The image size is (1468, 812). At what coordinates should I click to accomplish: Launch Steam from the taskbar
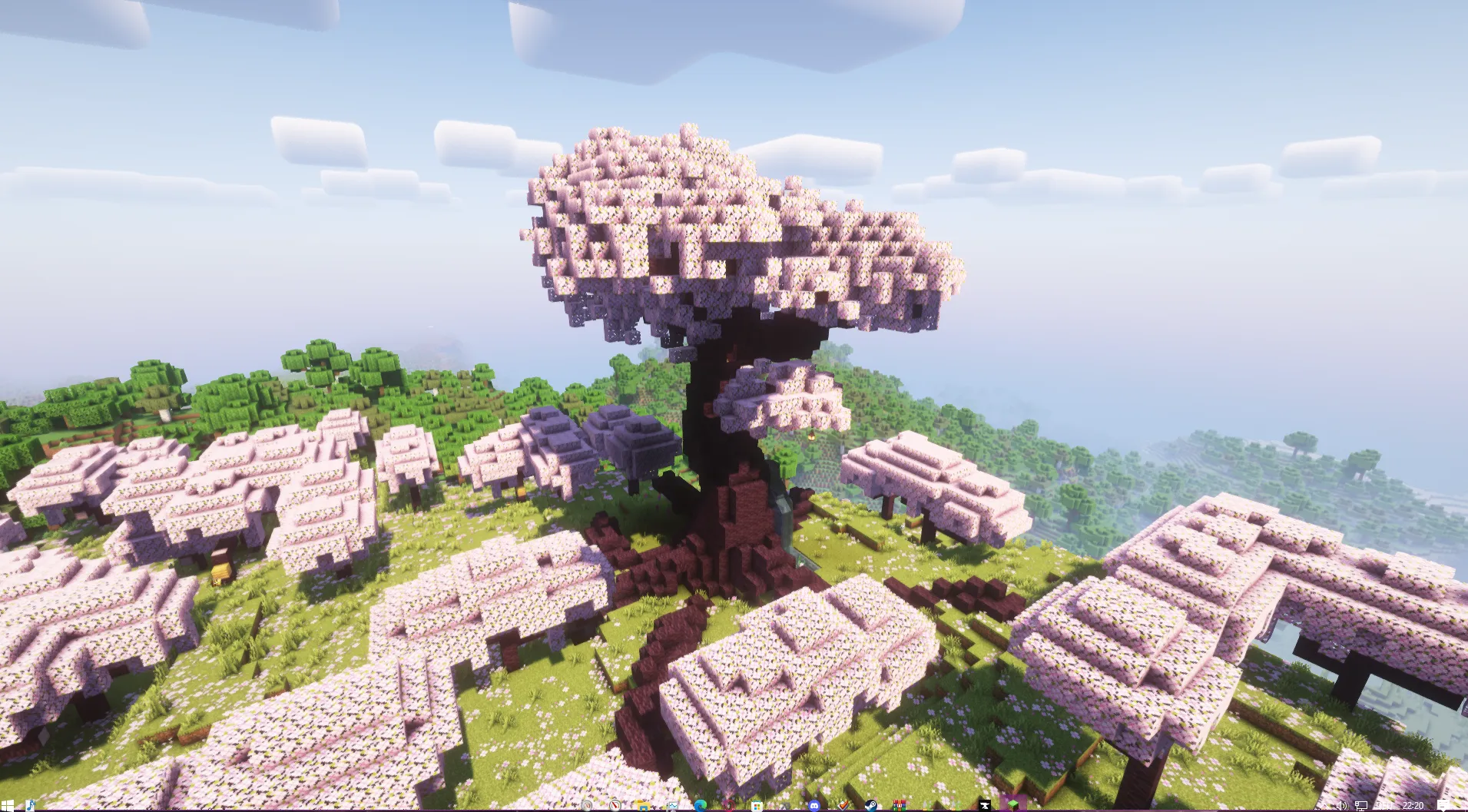point(872,804)
